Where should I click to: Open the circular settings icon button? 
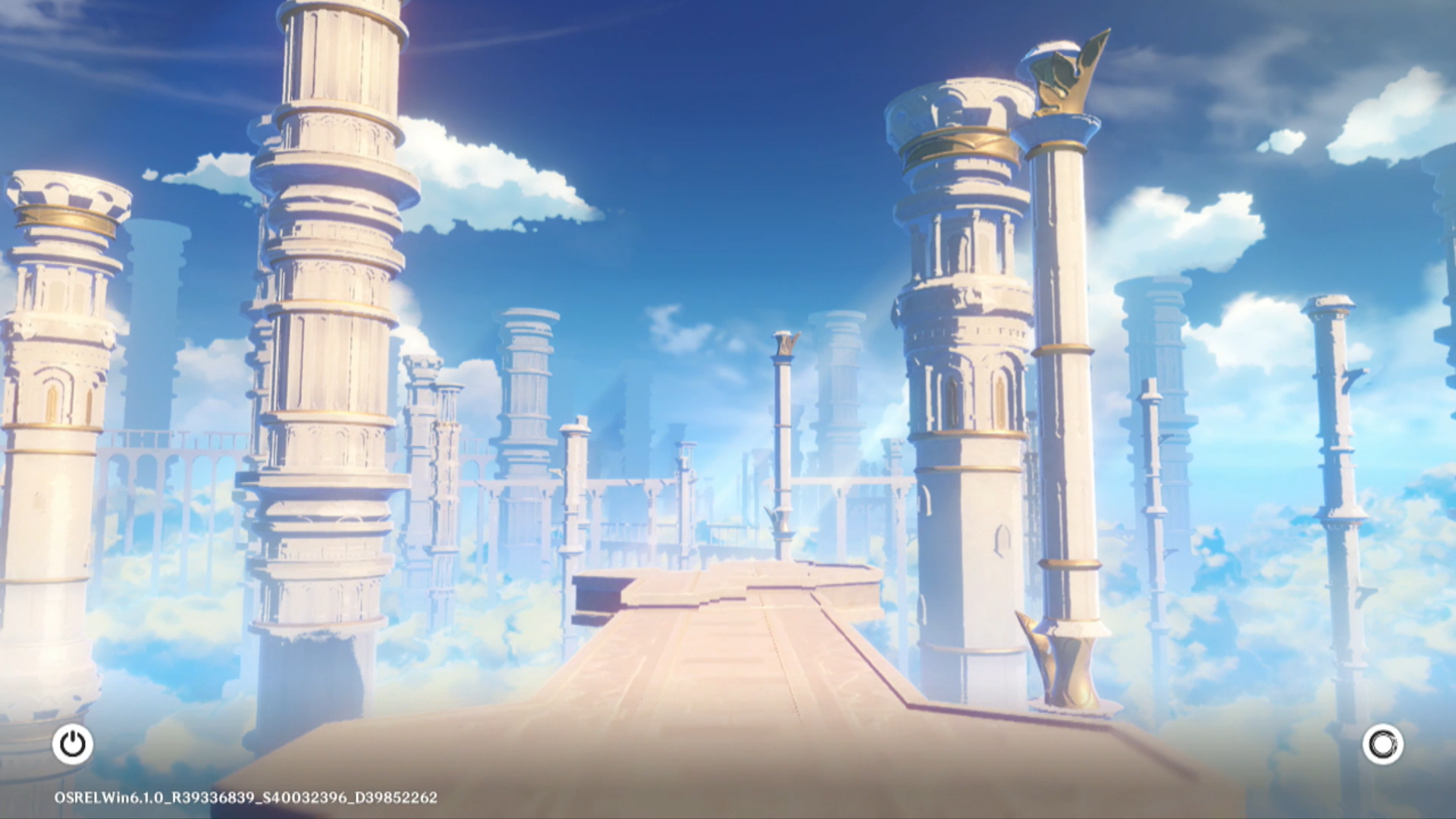[1382, 744]
